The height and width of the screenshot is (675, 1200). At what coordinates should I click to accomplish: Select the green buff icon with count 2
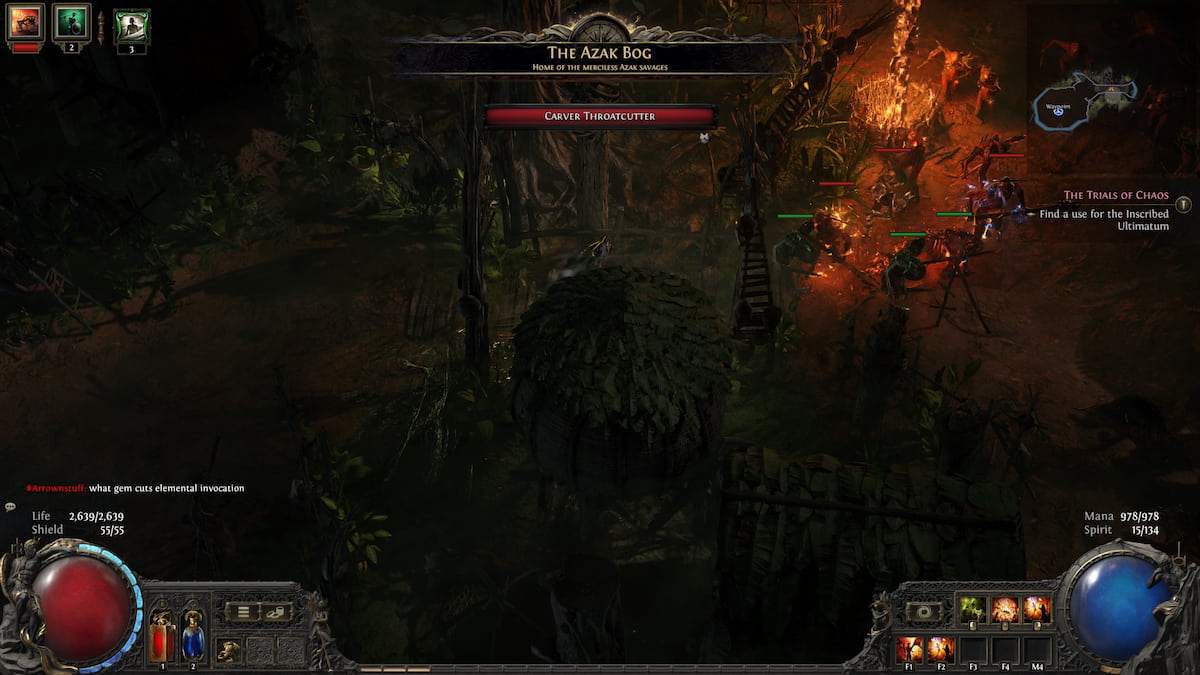coord(71,22)
